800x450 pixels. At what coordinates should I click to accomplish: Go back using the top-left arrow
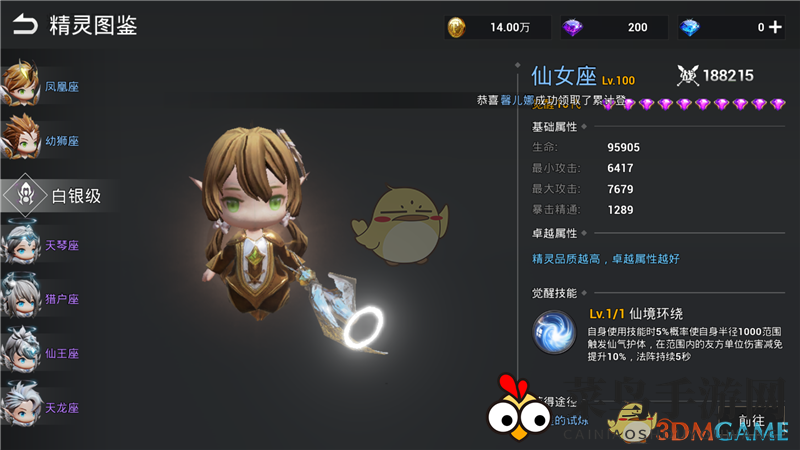pyautogui.click(x=25, y=24)
